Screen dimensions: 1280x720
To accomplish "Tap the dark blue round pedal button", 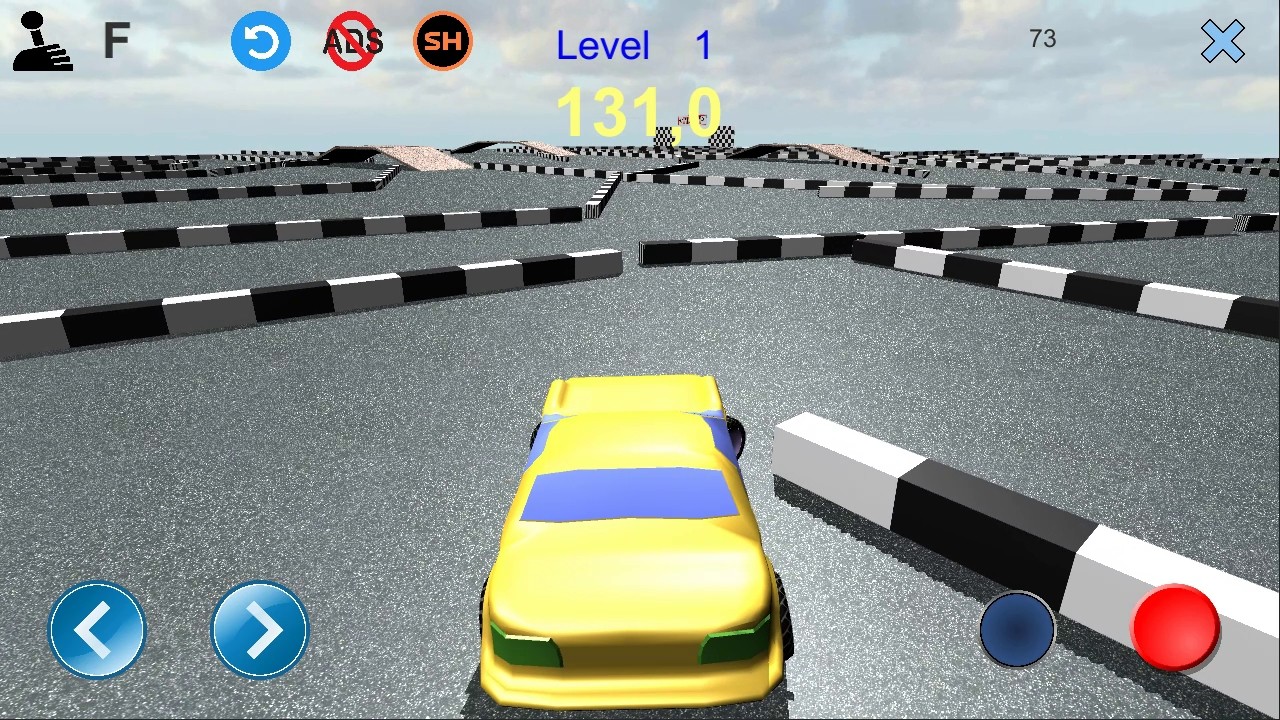I will [x=1017, y=629].
